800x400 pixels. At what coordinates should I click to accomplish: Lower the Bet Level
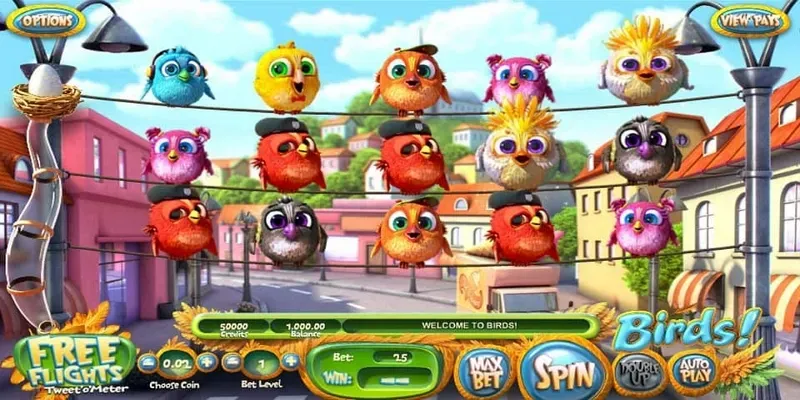[x=232, y=362]
